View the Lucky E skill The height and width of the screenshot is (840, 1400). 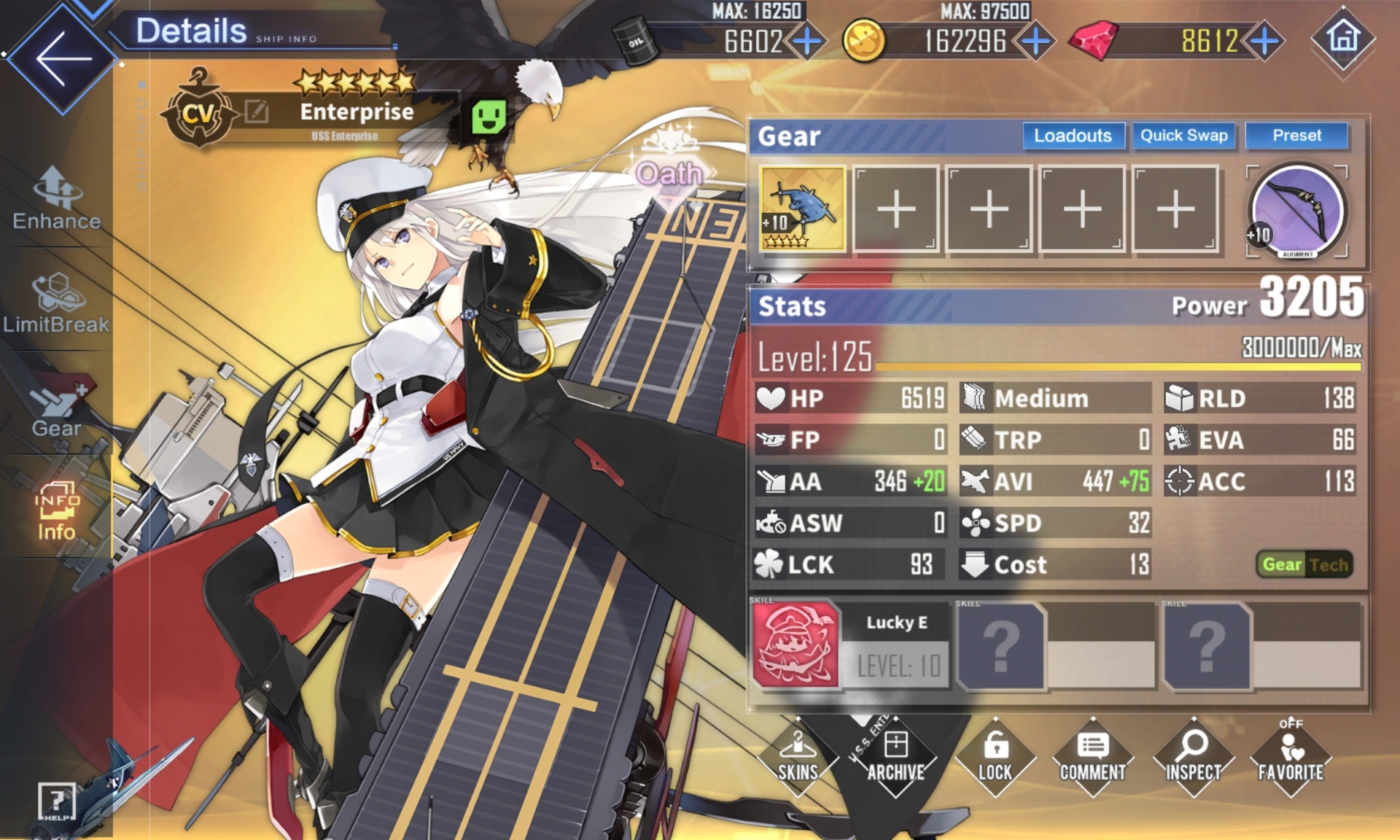(796, 645)
